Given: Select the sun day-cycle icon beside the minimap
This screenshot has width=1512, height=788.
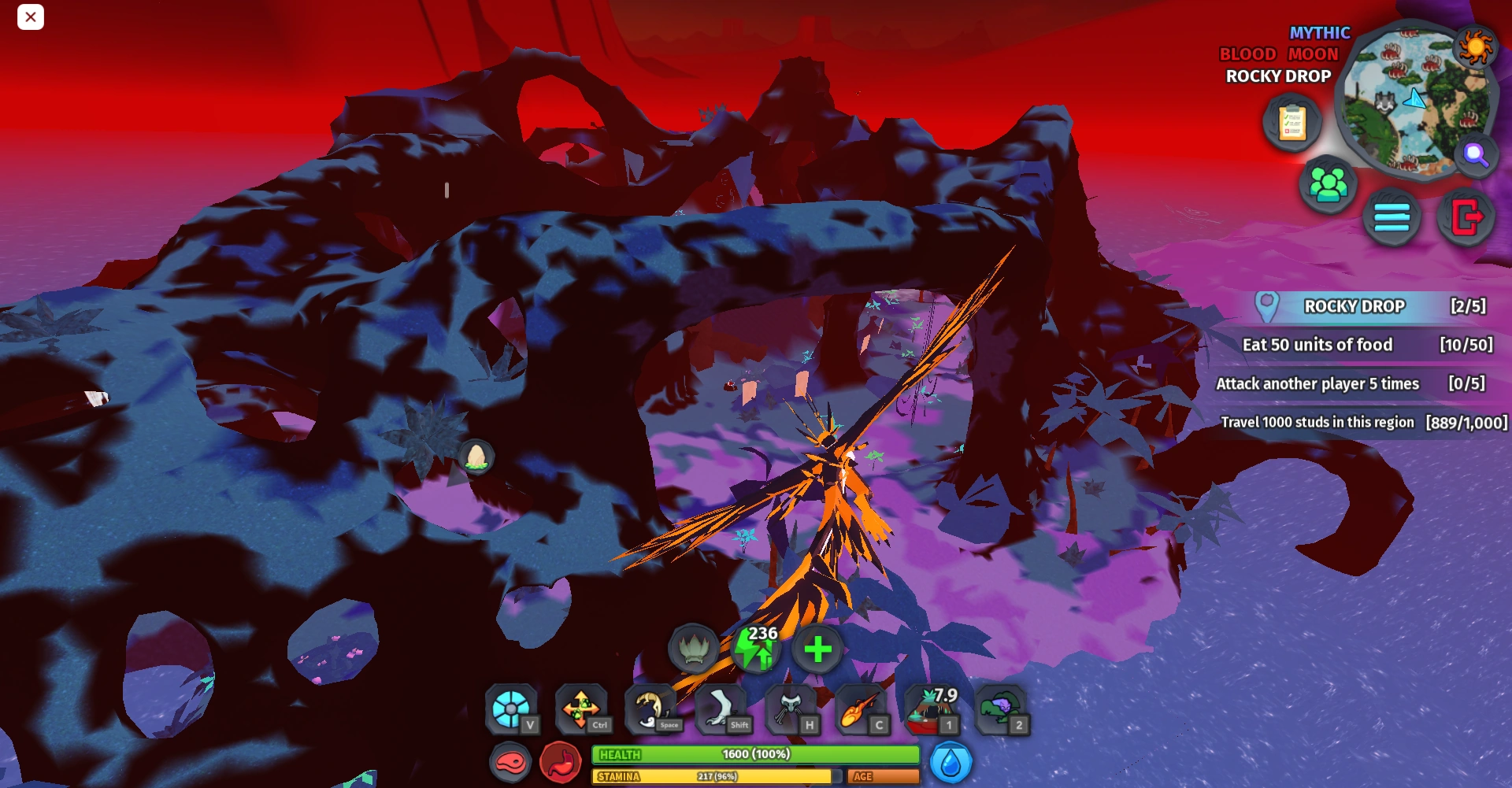Looking at the screenshot, I should (x=1474, y=46).
